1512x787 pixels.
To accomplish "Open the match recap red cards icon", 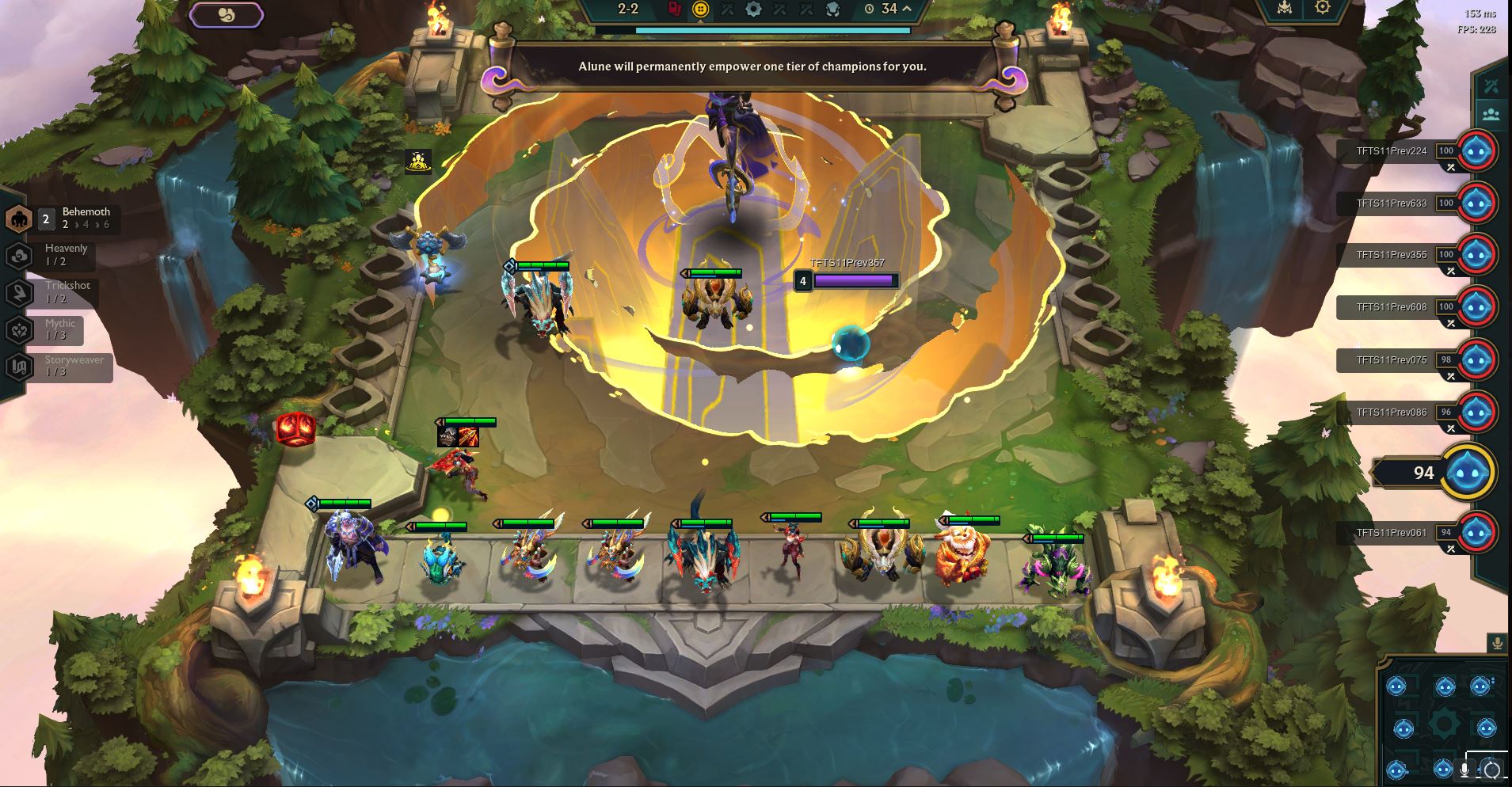I will pos(675,10).
